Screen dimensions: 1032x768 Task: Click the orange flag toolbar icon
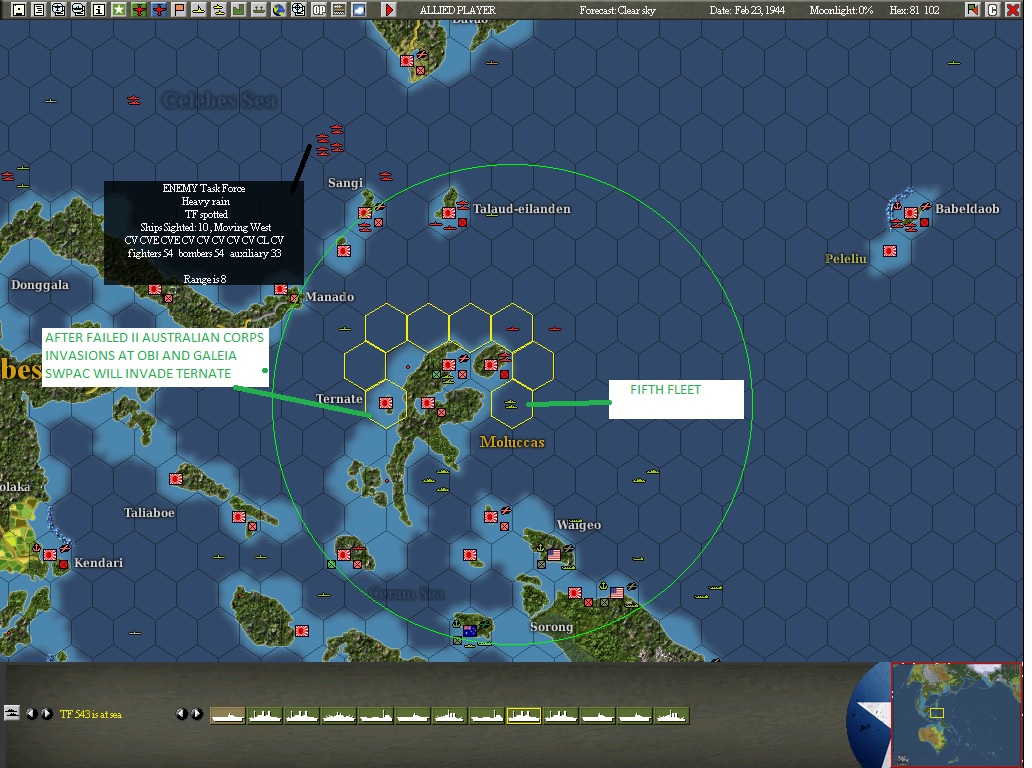pos(180,10)
